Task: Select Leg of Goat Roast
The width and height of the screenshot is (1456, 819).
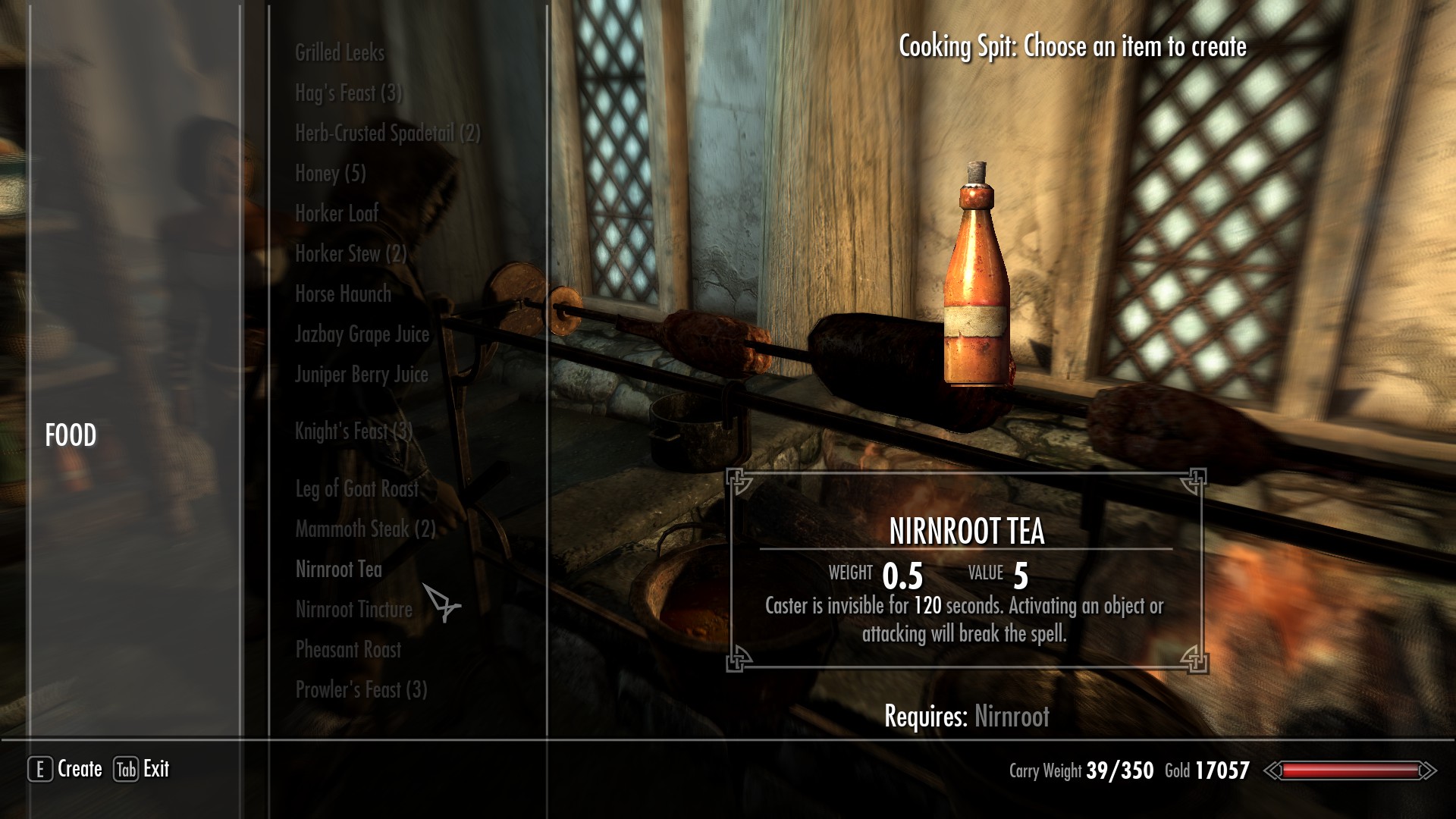Action: 356,489
